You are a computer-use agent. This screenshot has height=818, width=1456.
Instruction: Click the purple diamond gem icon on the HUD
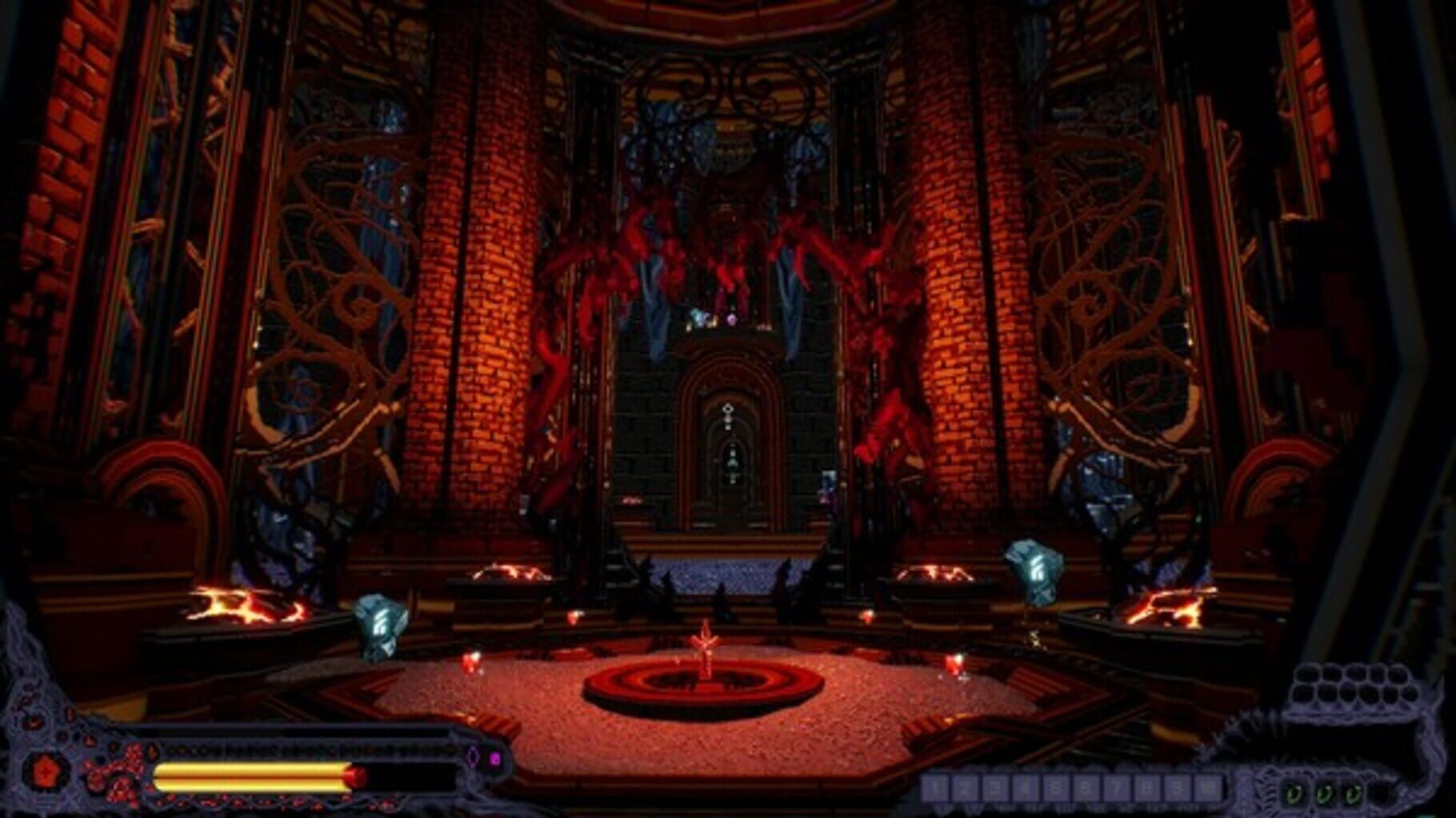click(x=473, y=758)
